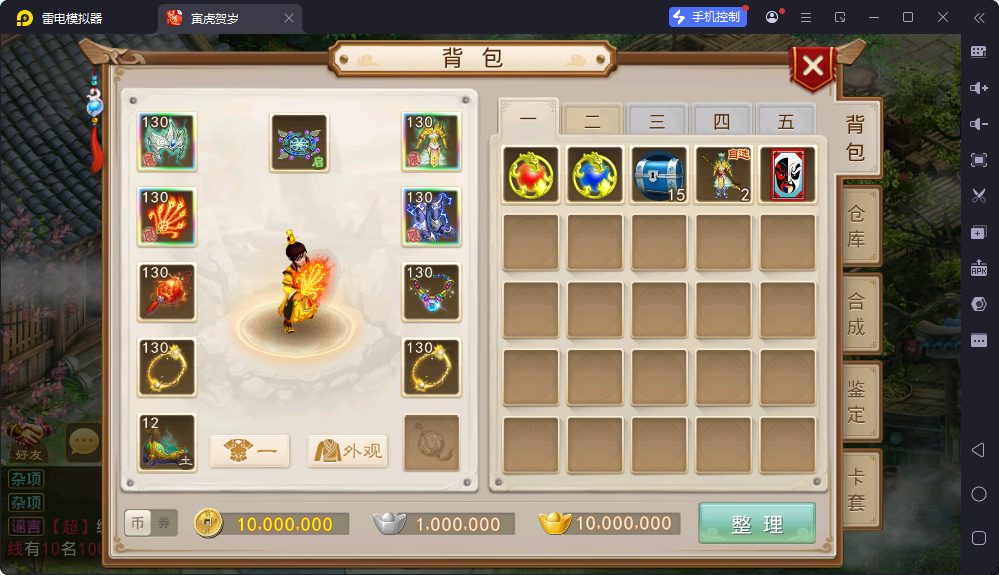
Task: Click the 手机控制 emulator button
Action: pyautogui.click(x=708, y=17)
